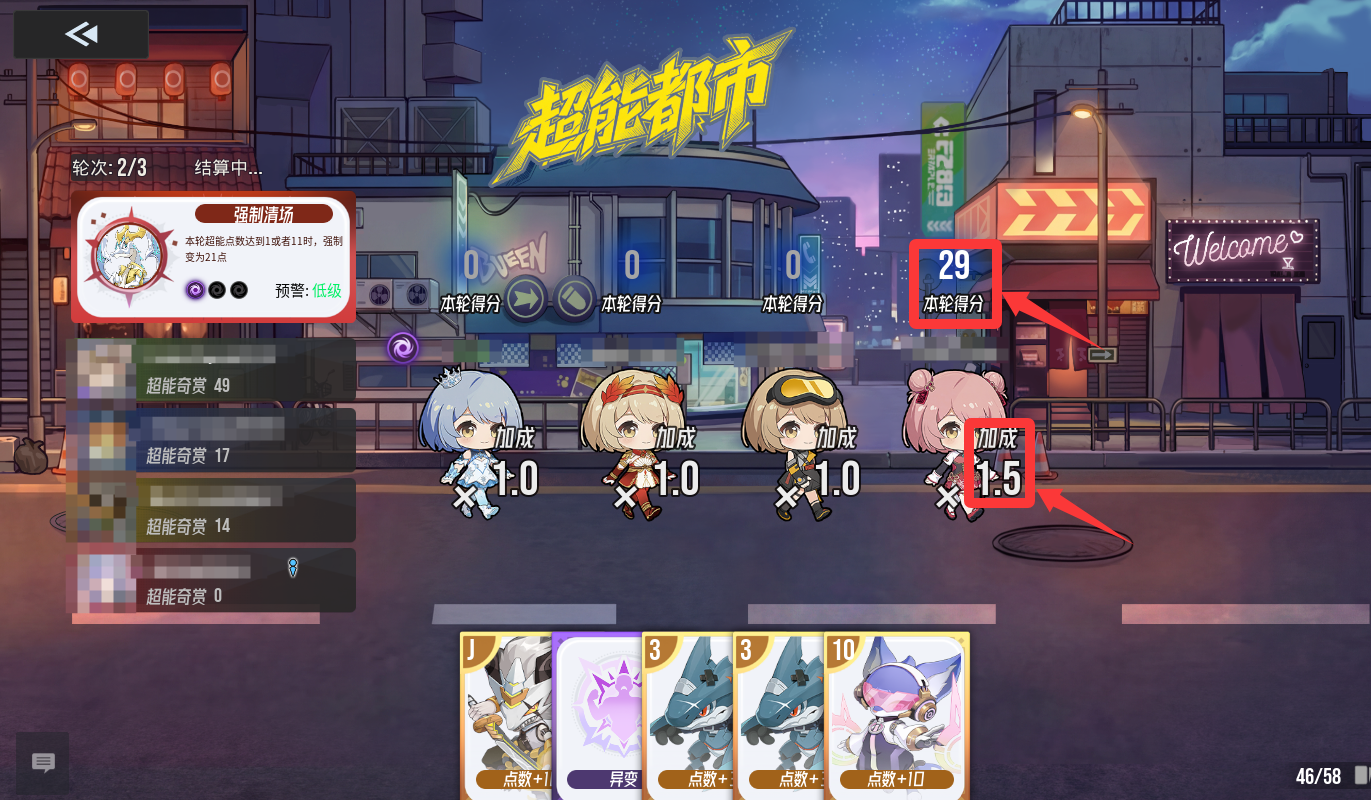Image resolution: width=1371 pixels, height=800 pixels.
Task: Select the blue pin marker beside the last player
Action: [293, 566]
